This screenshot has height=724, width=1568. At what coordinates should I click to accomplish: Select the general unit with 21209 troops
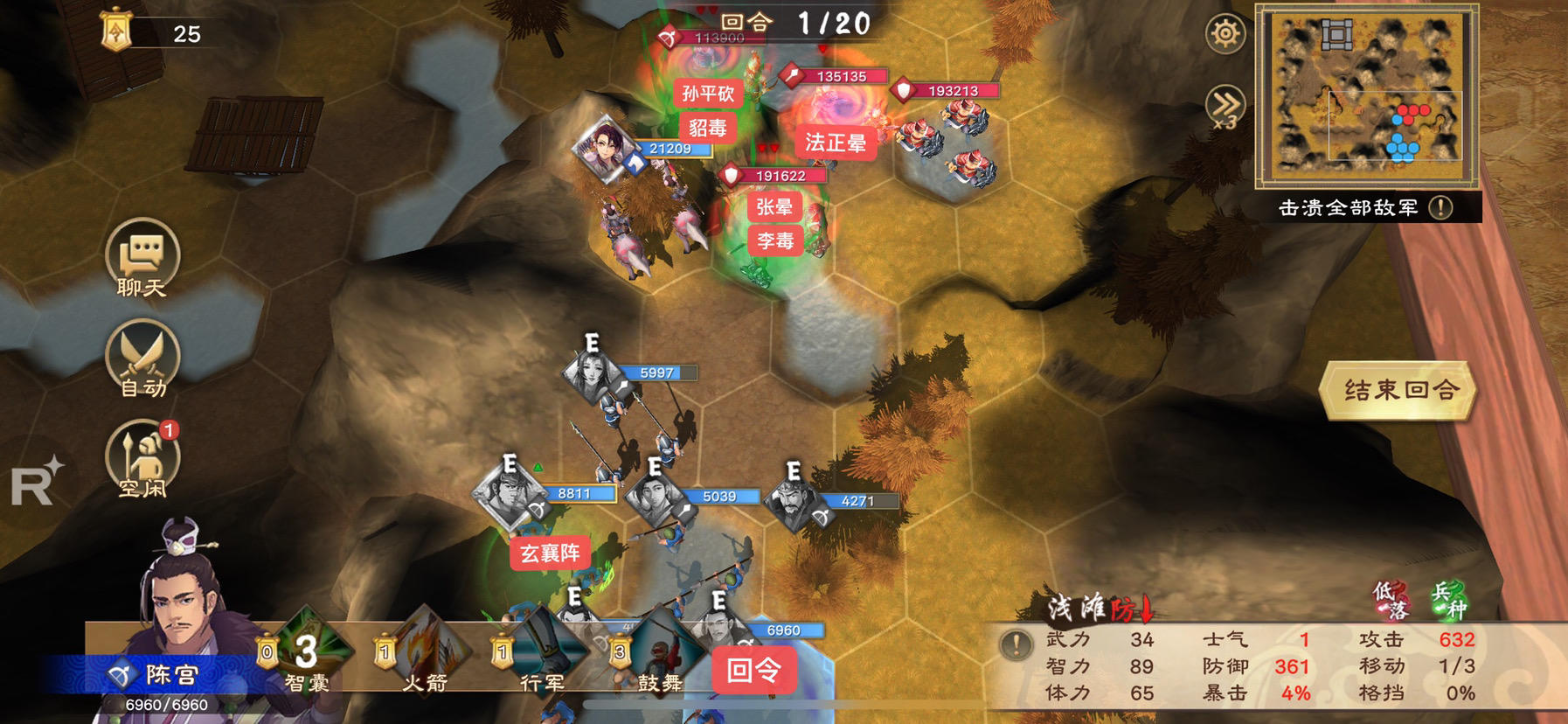tap(605, 147)
